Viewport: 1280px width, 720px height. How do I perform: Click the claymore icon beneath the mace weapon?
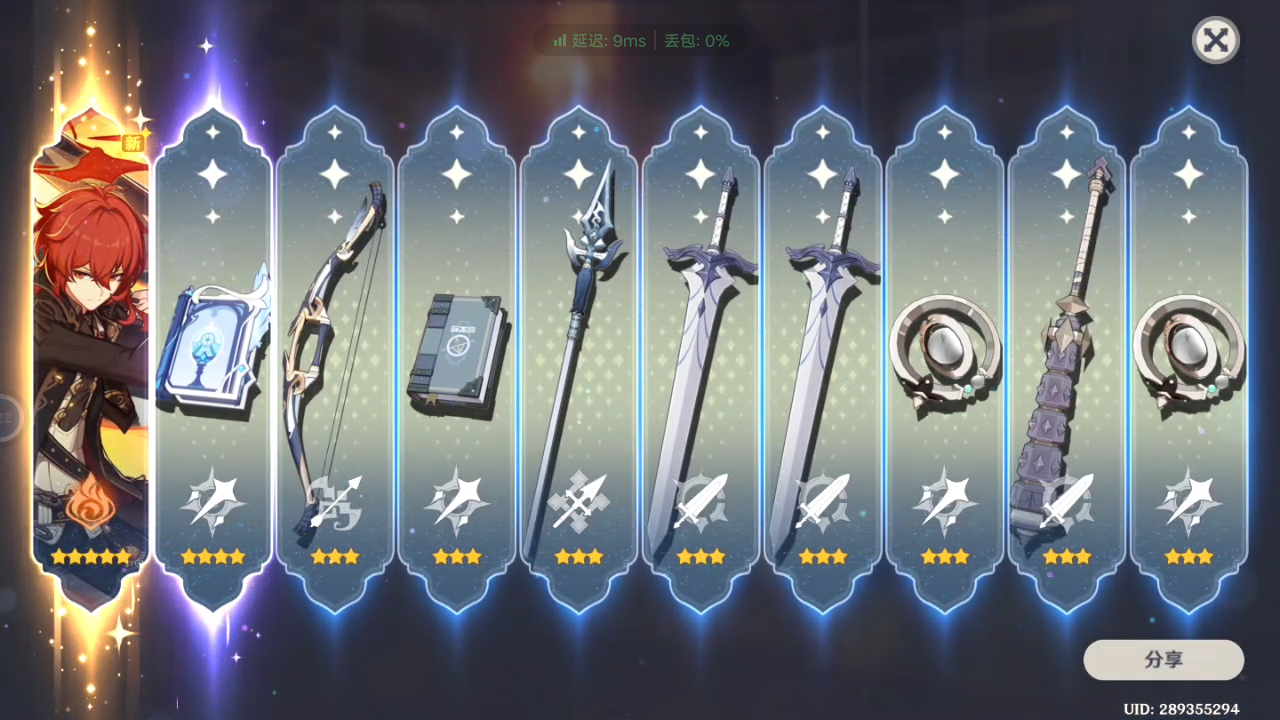click(1067, 503)
